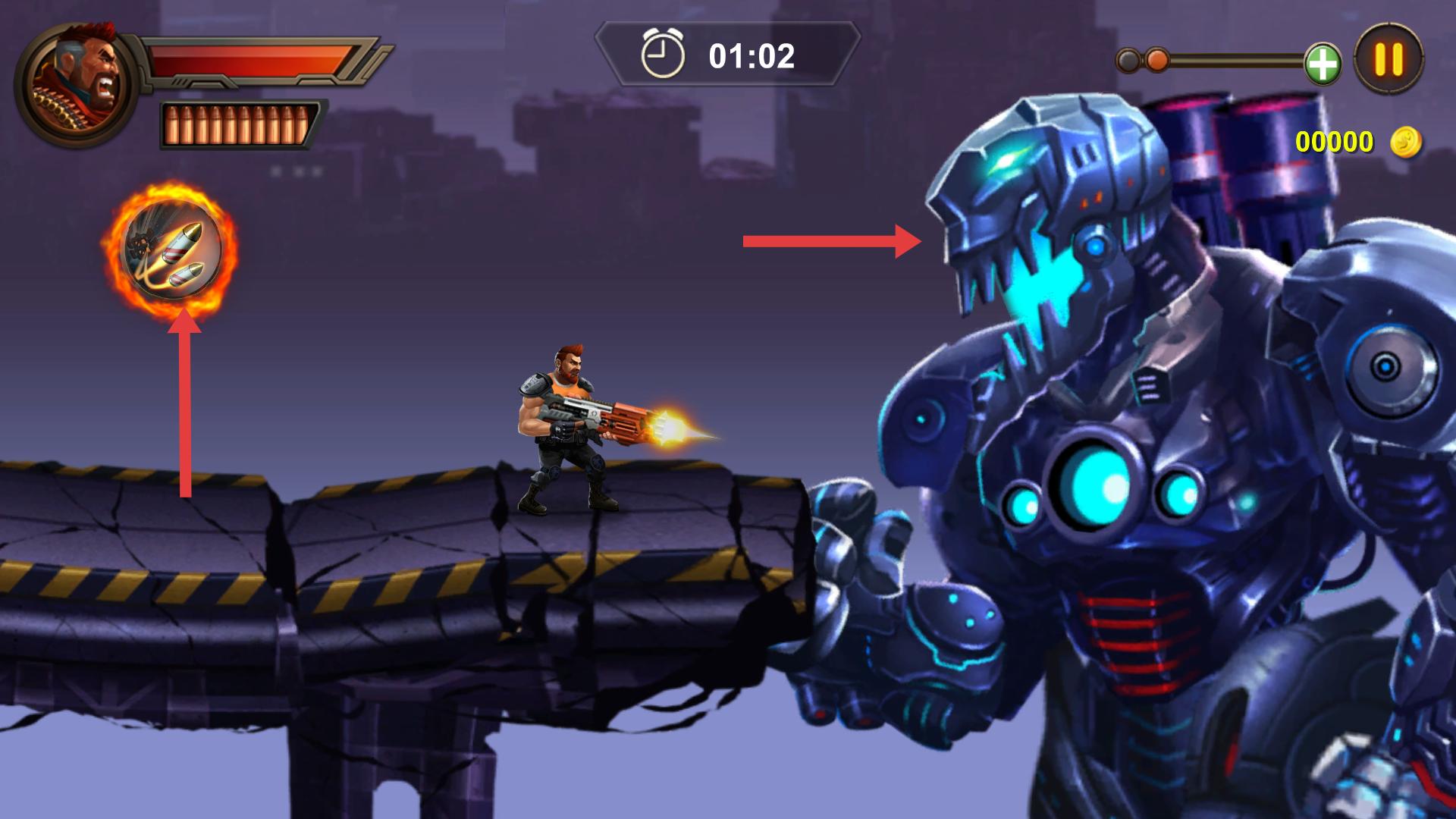Screen dimensions: 1456x819
Task: Activate the flaming rocket missile ability
Action: tap(171, 249)
